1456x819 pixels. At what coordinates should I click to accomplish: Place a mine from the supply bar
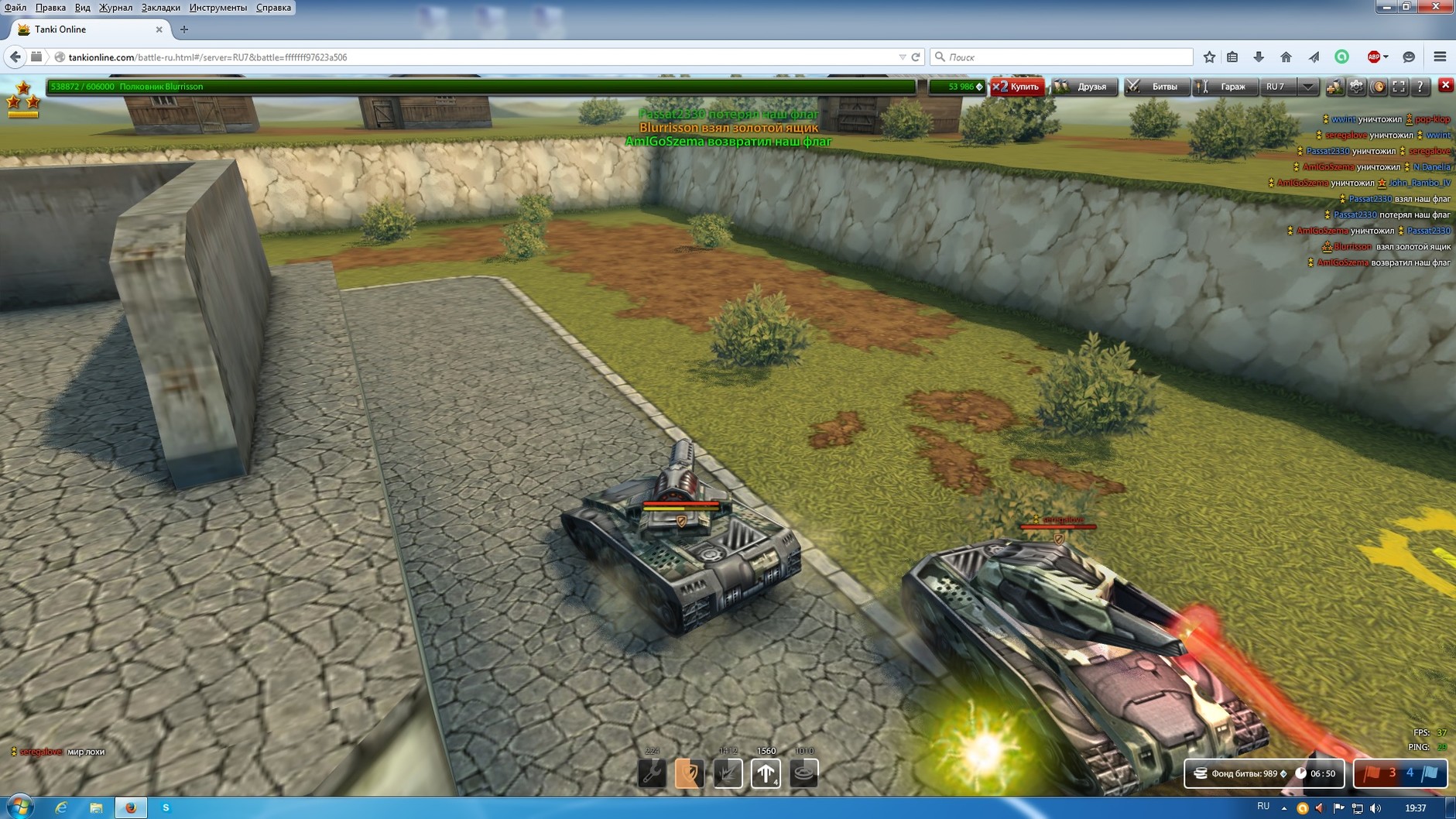click(x=803, y=773)
